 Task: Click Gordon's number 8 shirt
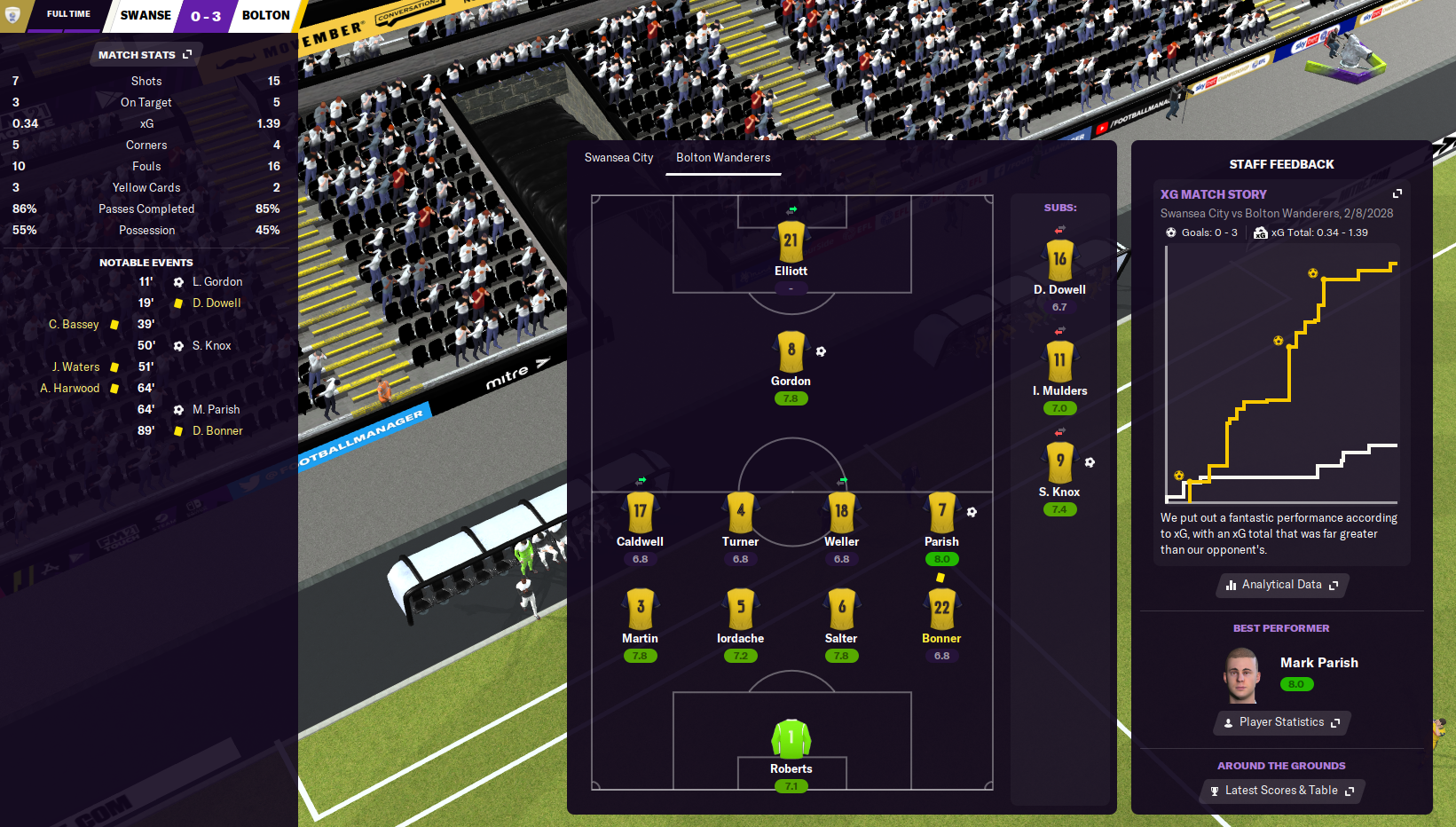point(791,351)
